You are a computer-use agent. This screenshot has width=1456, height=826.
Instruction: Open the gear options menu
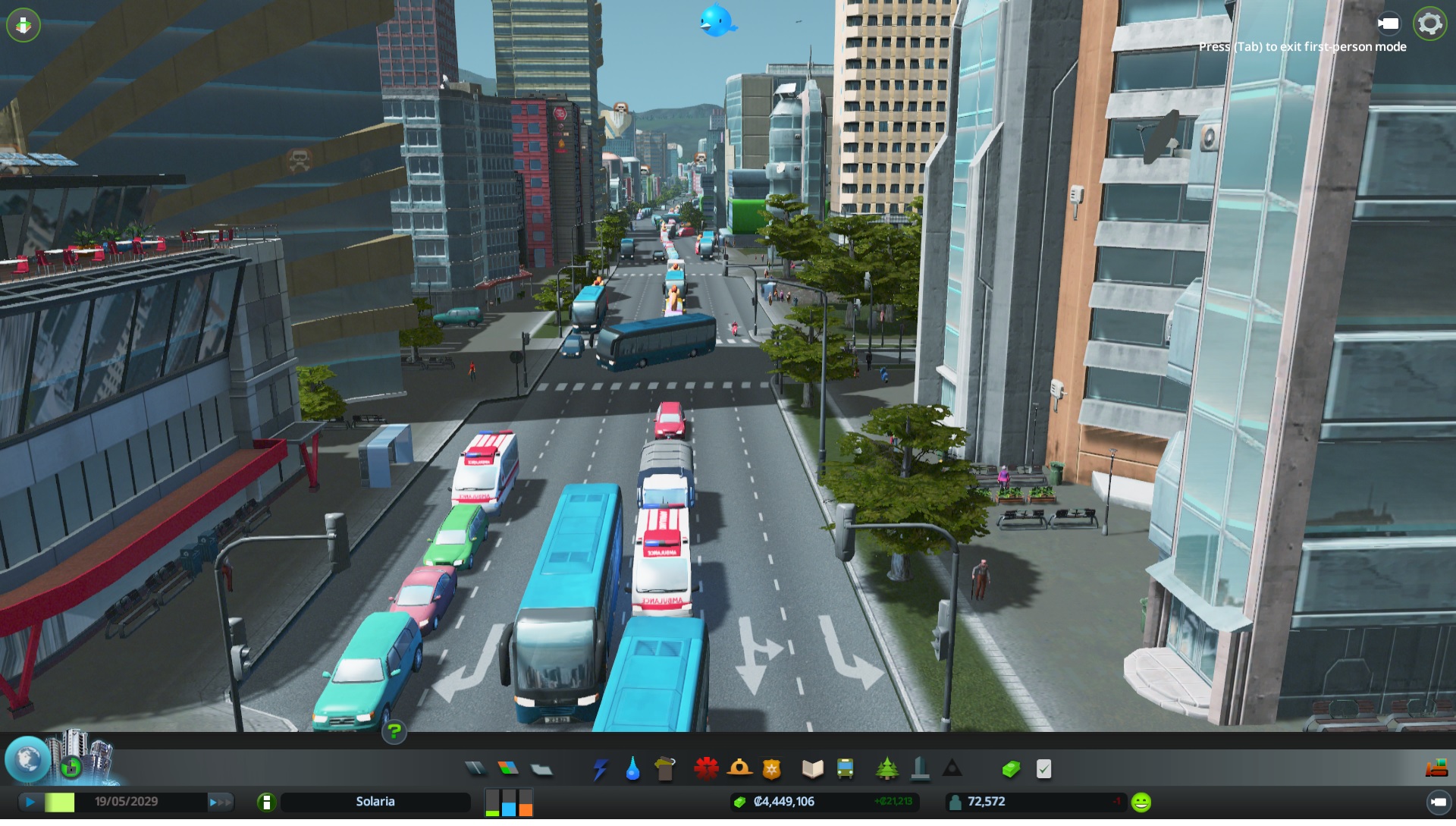pyautogui.click(x=1429, y=24)
